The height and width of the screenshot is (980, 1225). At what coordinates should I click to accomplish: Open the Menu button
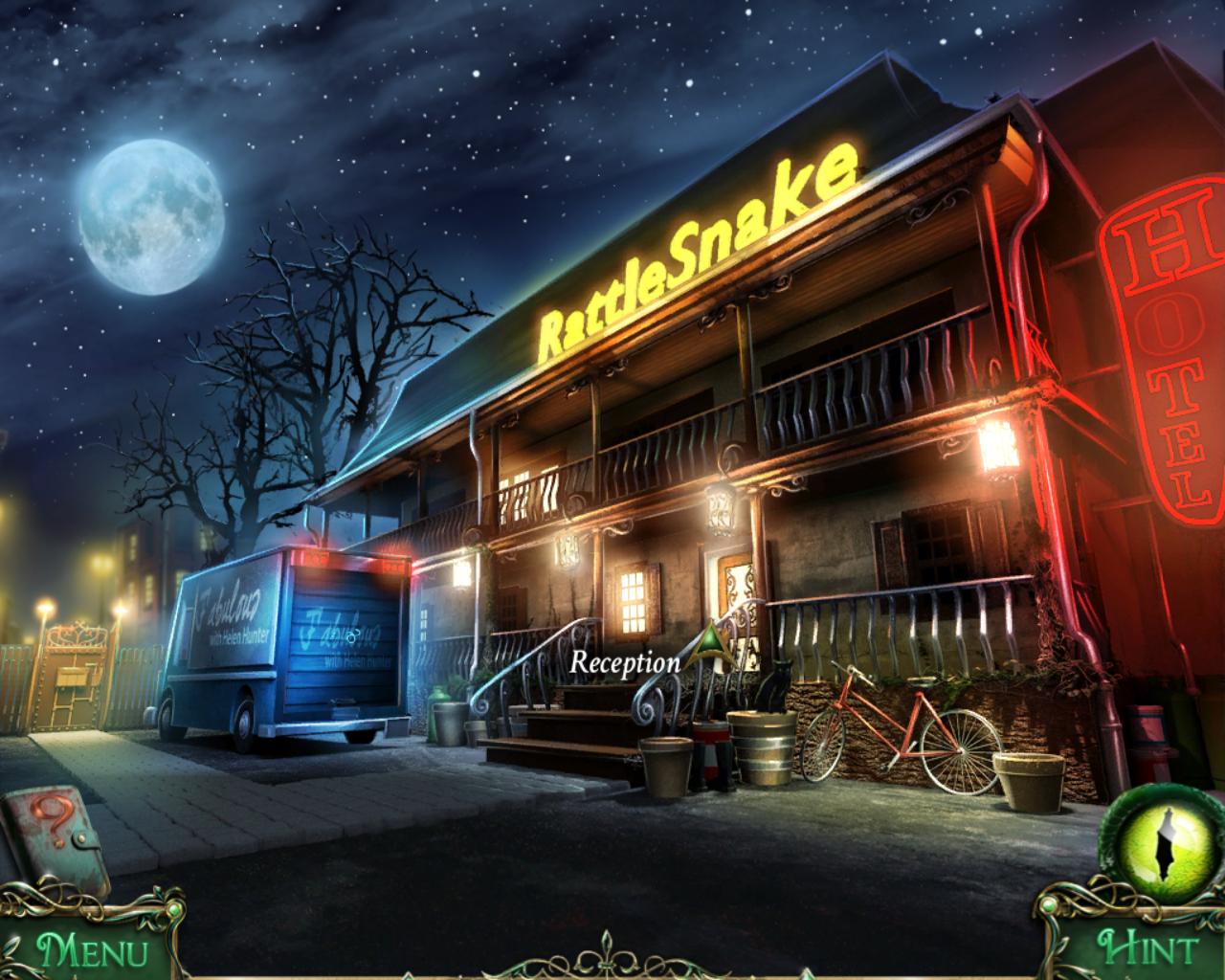coord(92,952)
